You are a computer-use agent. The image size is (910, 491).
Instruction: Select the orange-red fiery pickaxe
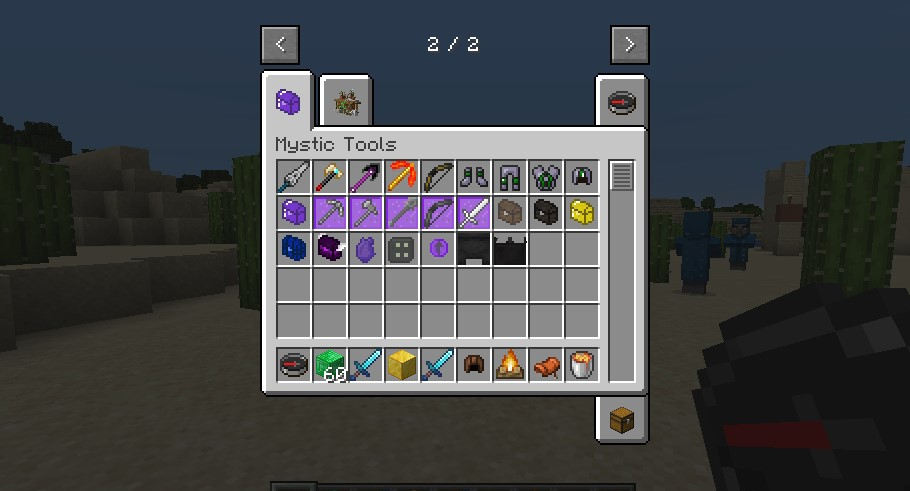click(402, 177)
